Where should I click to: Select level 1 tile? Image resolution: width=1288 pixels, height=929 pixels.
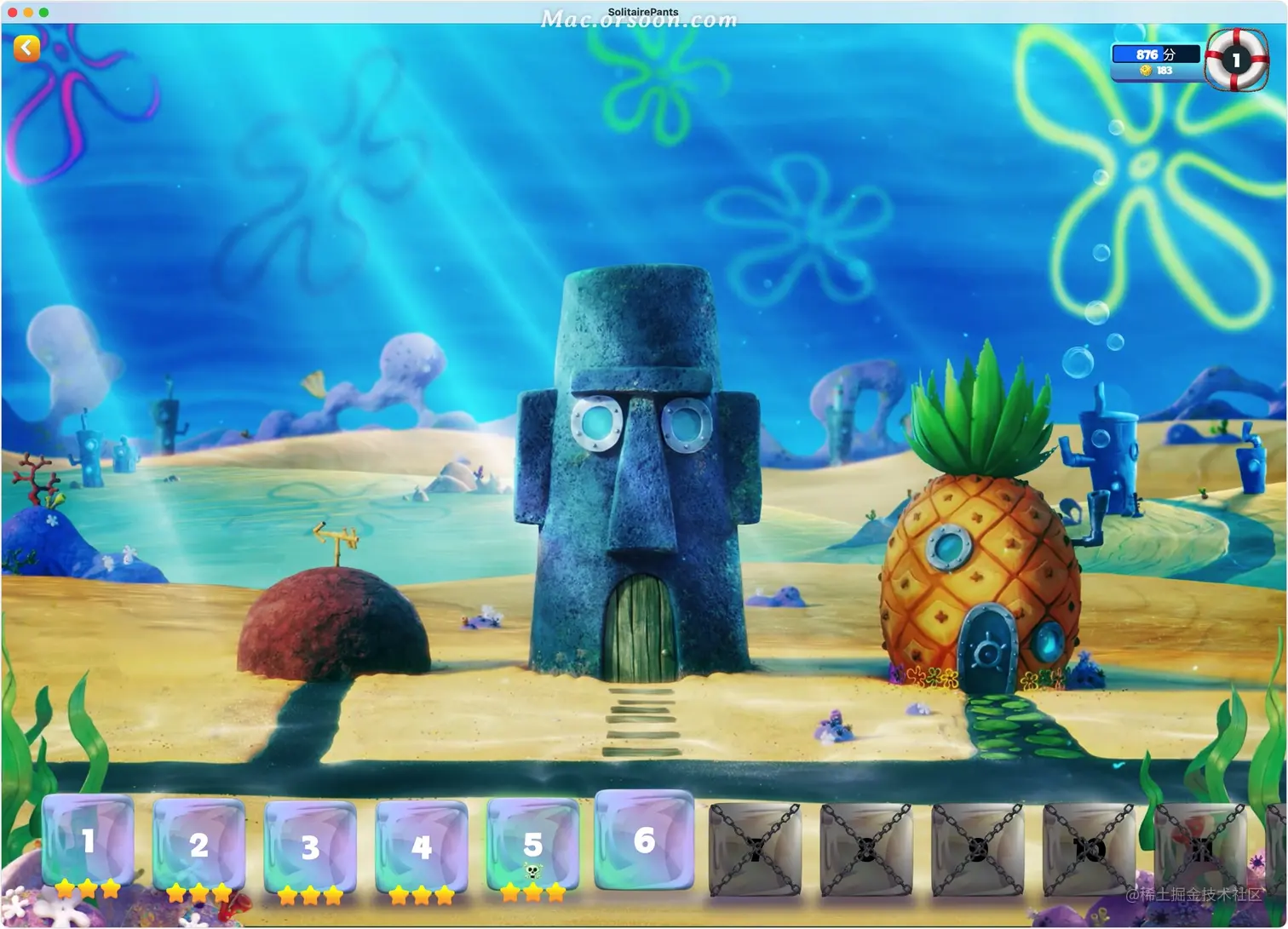click(88, 842)
